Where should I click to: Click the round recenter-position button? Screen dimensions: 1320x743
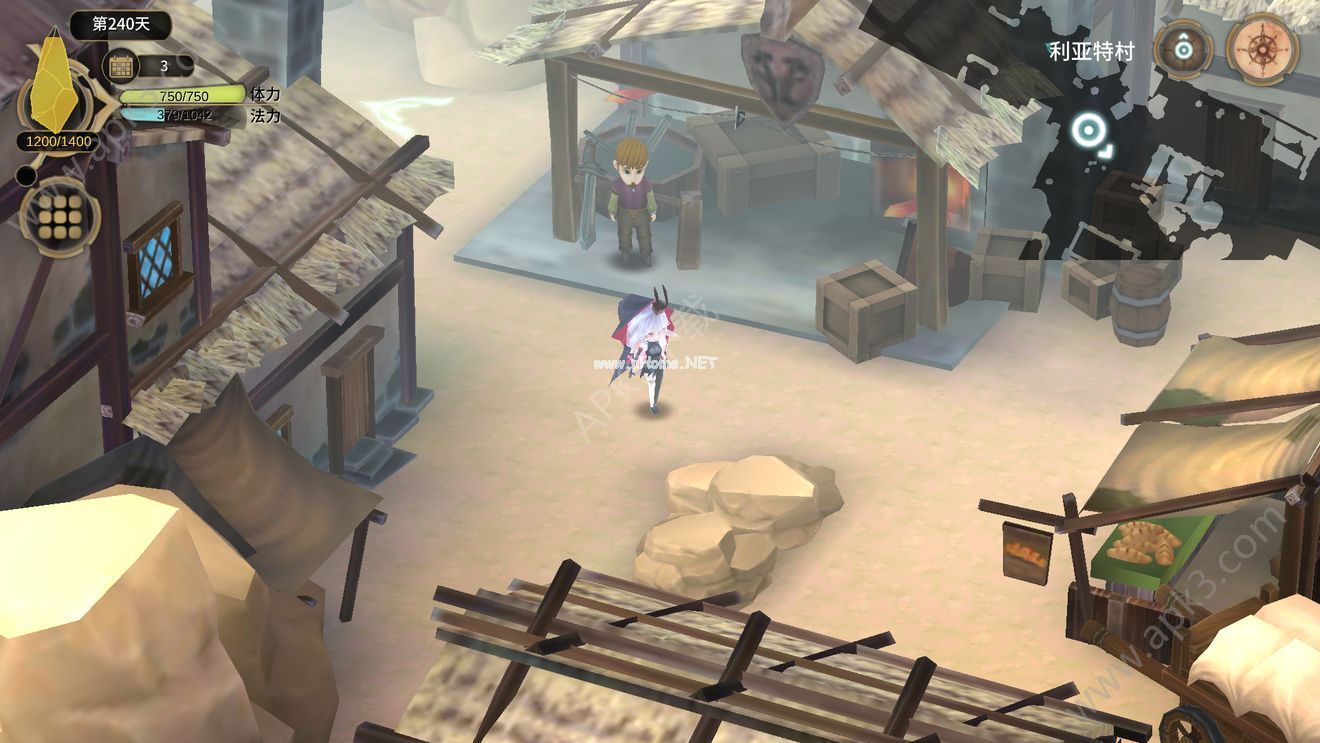pos(1184,48)
